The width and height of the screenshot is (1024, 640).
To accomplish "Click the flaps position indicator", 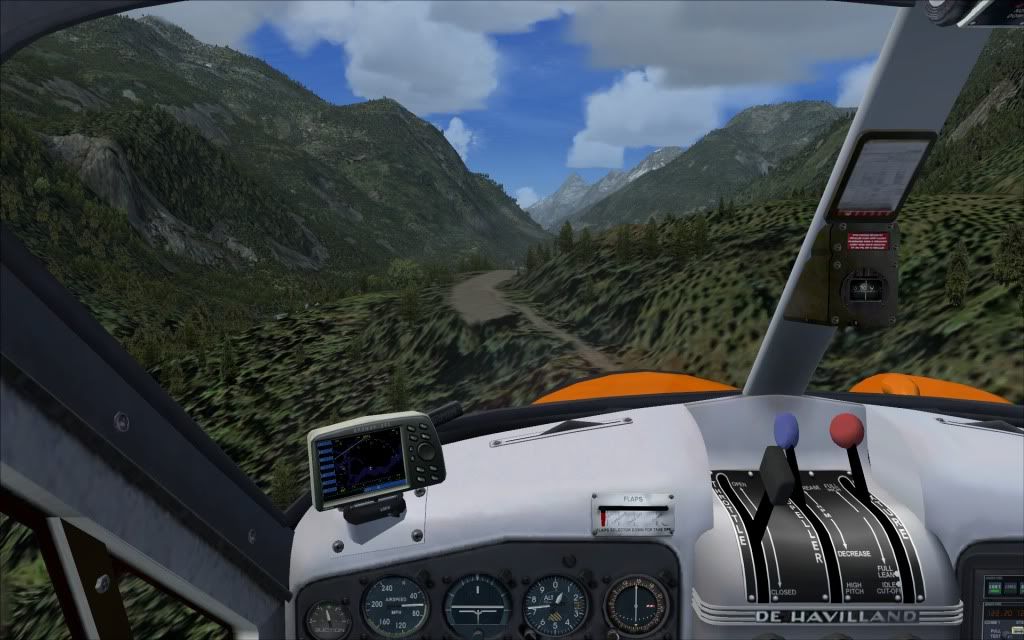I will [x=632, y=516].
